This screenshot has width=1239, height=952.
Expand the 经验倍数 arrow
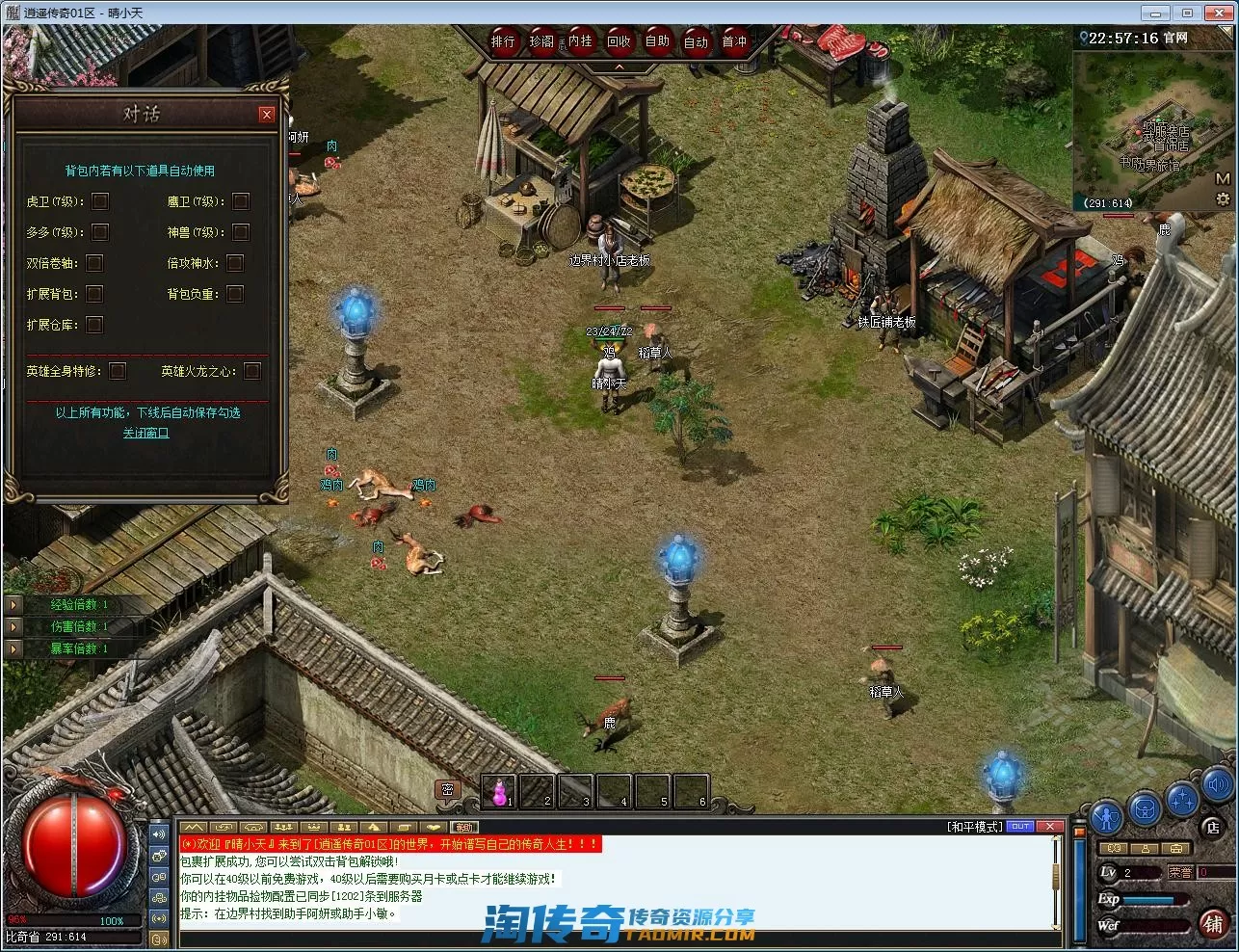click(x=13, y=605)
